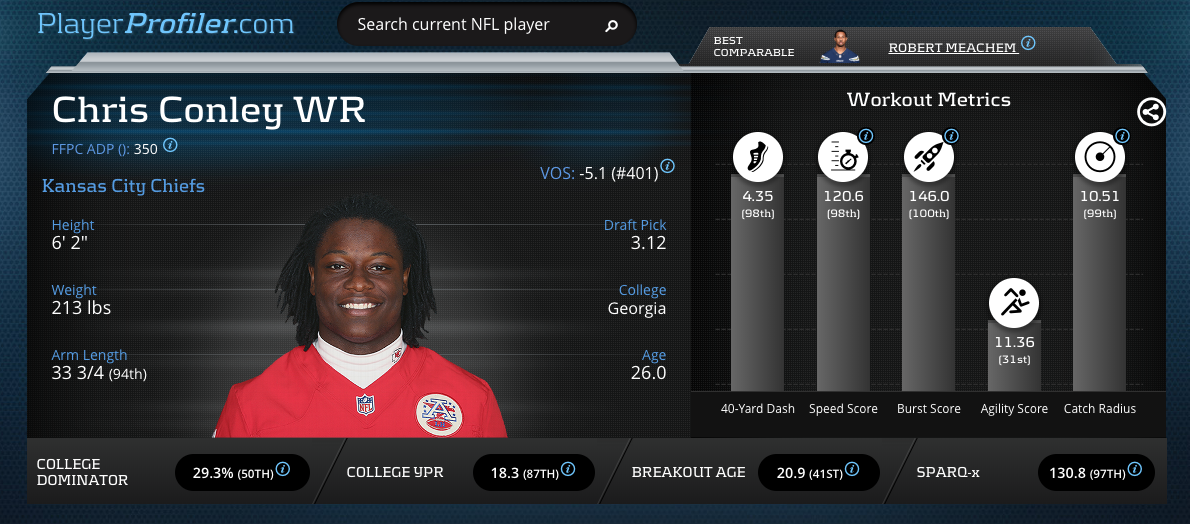The image size is (1190, 524).
Task: Show info tooltip next to VOS
Action: (667, 166)
